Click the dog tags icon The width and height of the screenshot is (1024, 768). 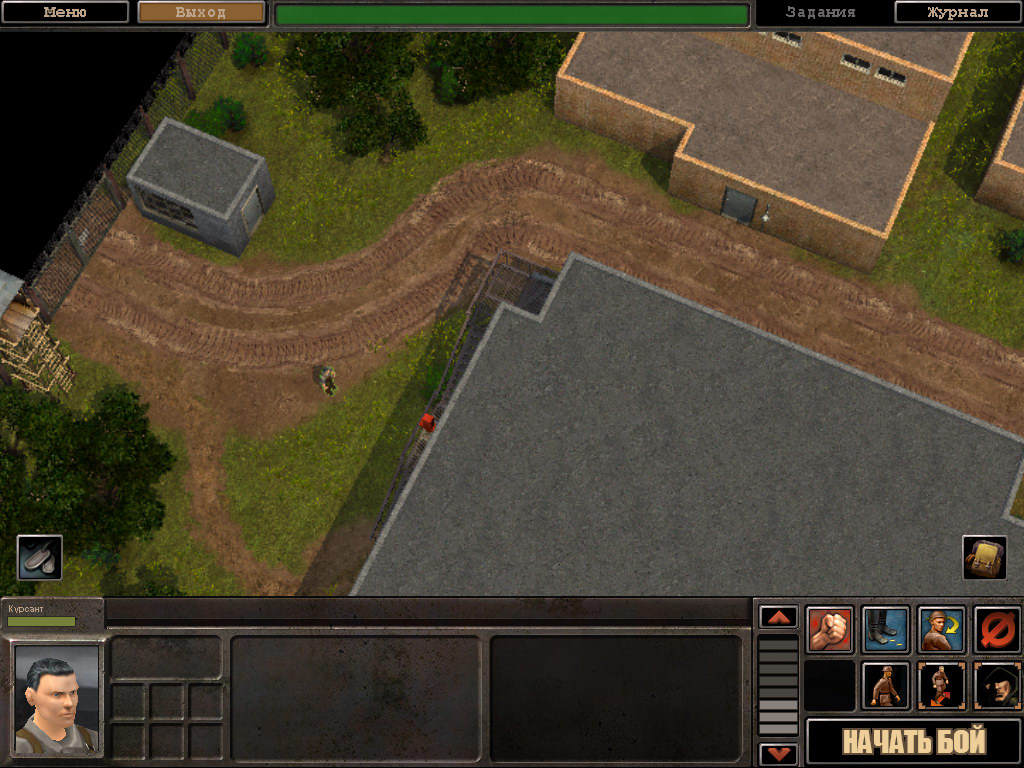coord(40,558)
